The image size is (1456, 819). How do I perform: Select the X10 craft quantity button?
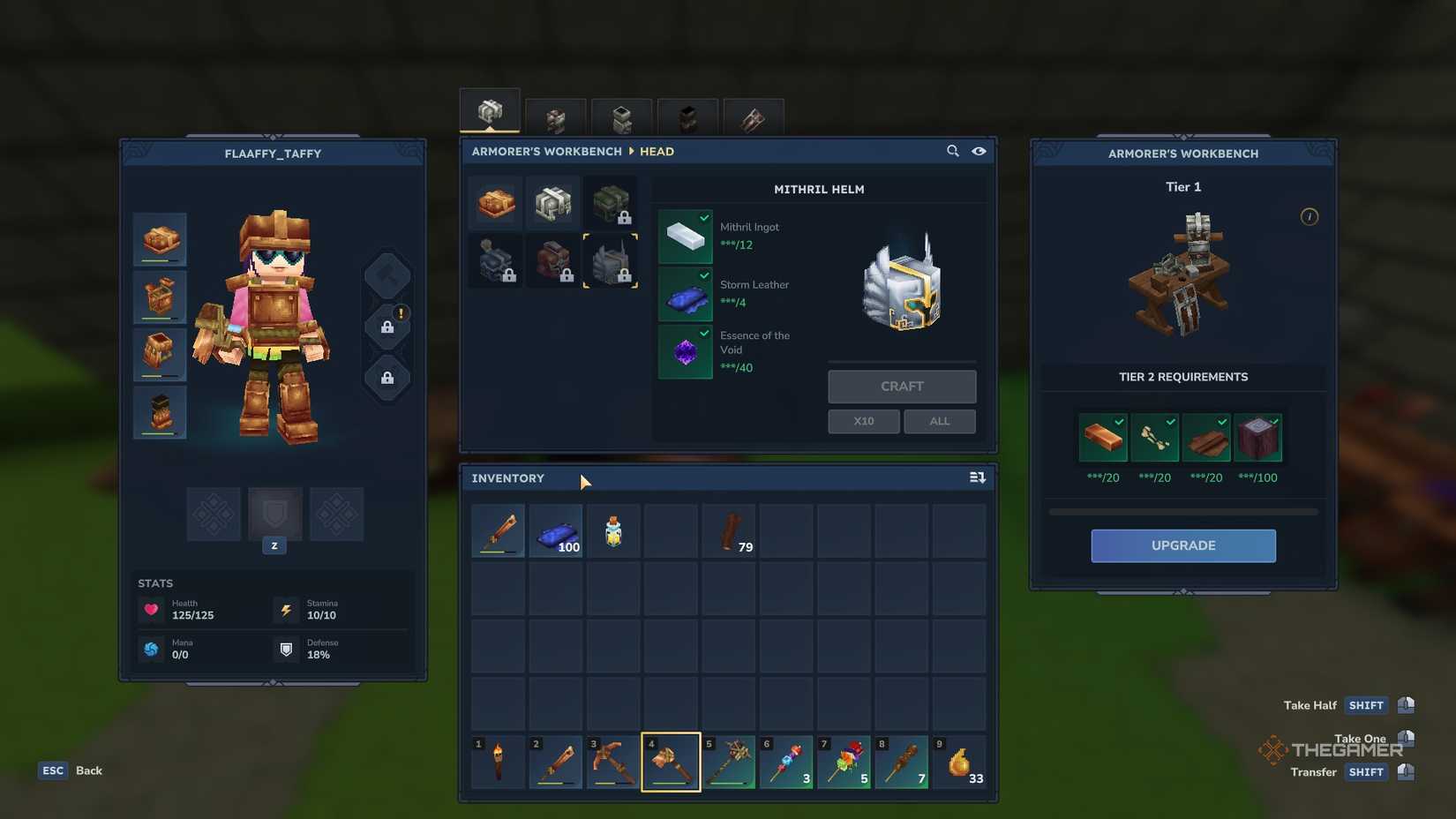click(x=863, y=422)
